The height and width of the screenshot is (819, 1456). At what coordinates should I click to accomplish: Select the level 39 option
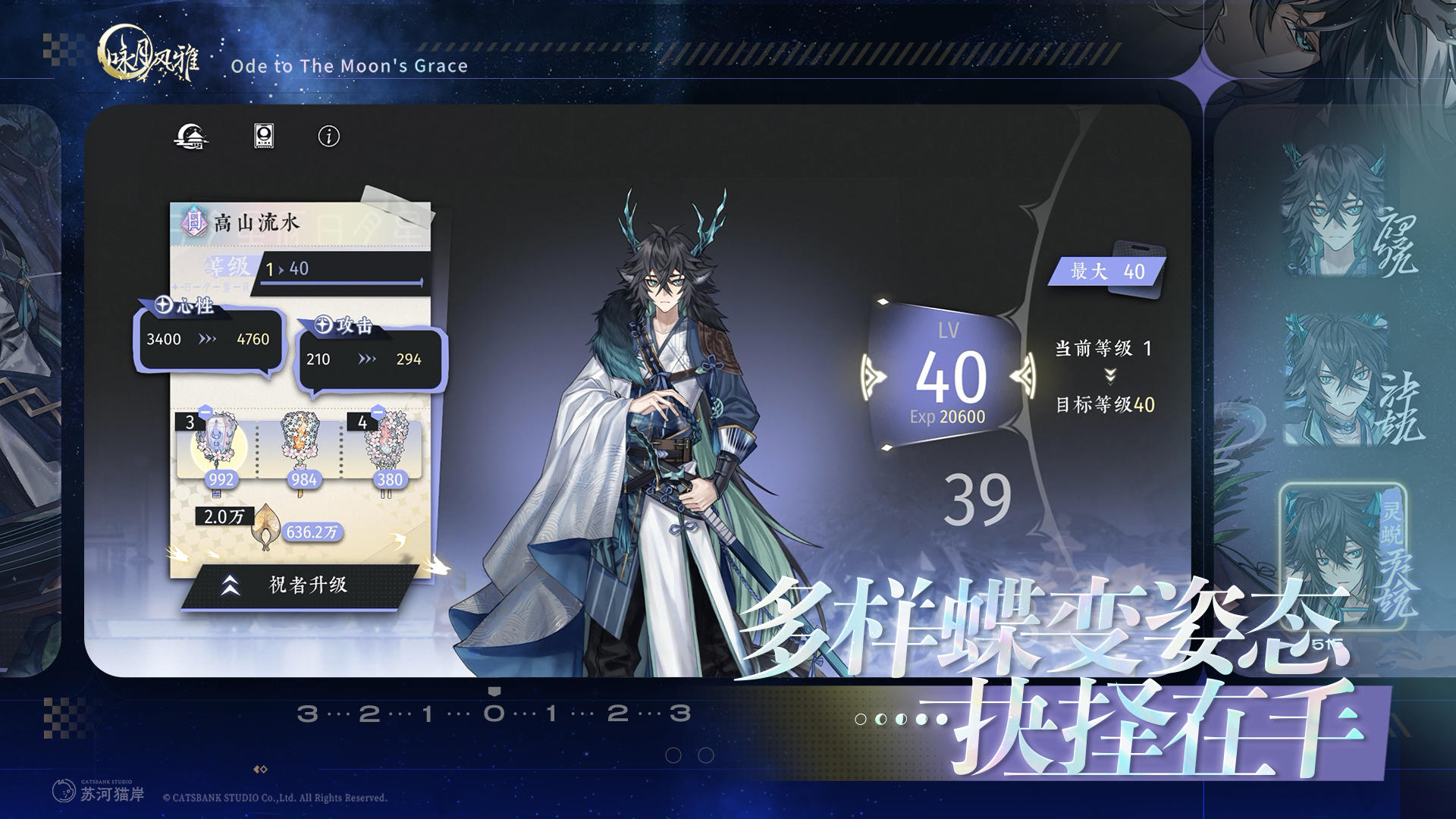pos(977,499)
